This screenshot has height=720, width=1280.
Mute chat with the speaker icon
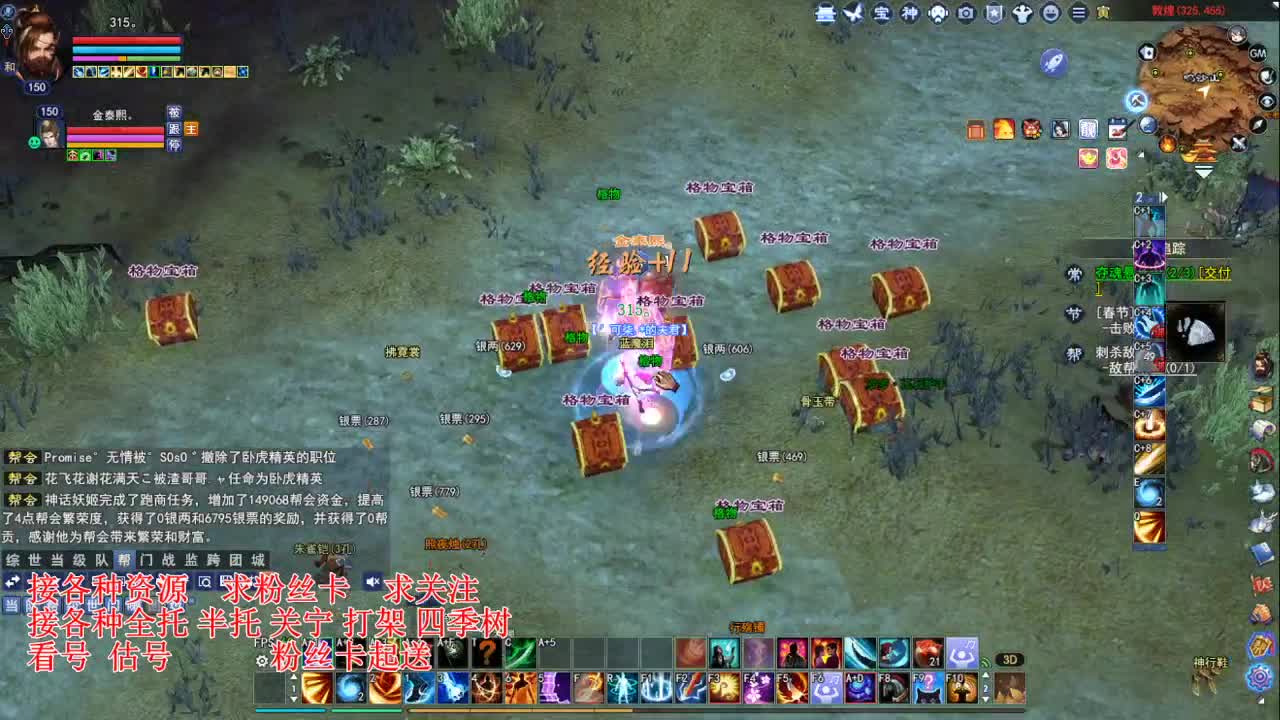(x=371, y=582)
